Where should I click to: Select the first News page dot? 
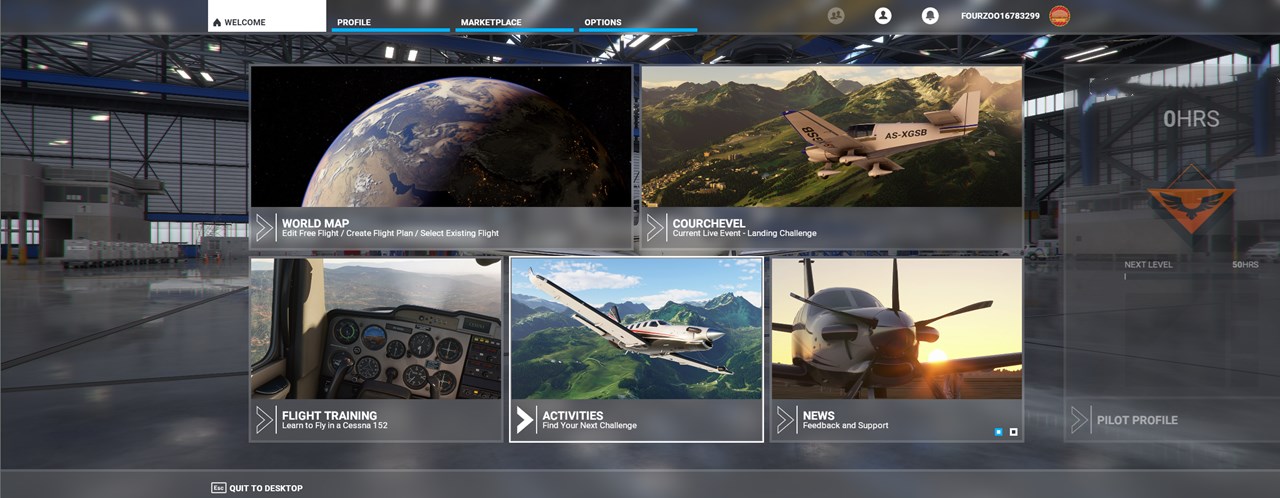point(998,432)
